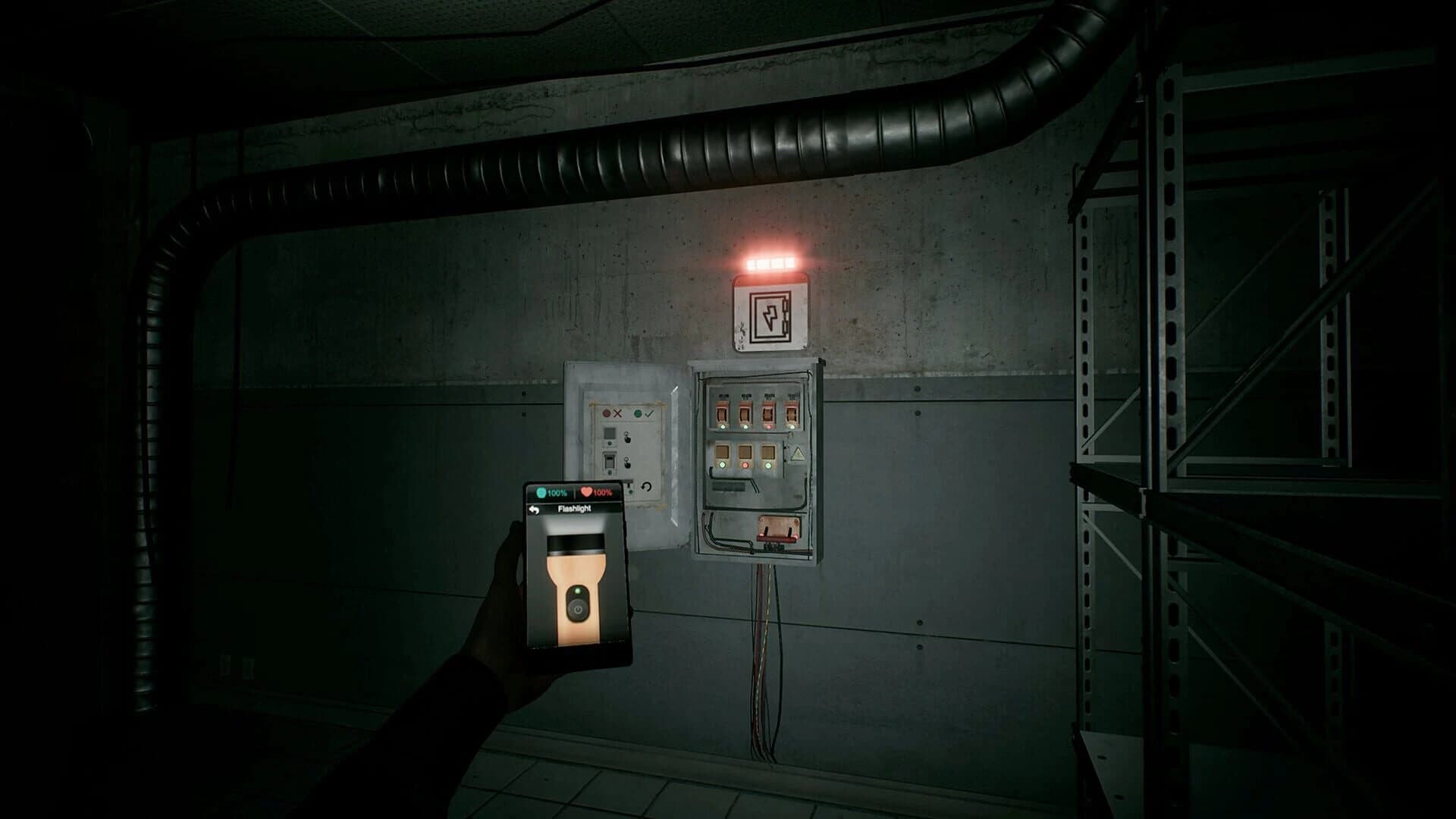Click the hanging wires below the fuse box
Image resolution: width=1456 pixels, height=819 pixels.
(766, 660)
